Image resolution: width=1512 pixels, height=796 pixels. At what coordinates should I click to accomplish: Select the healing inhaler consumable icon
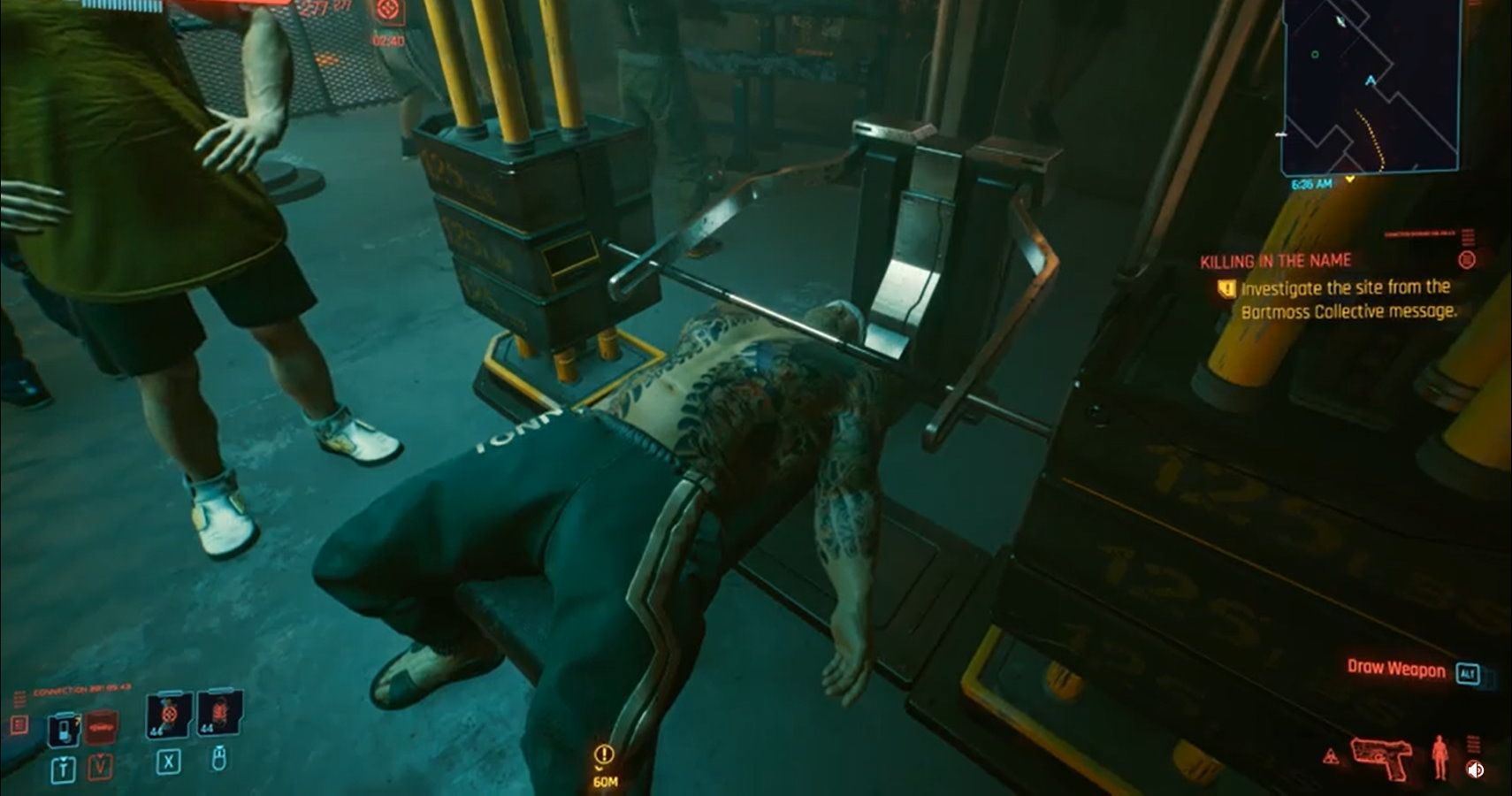pyautogui.click(x=65, y=729)
